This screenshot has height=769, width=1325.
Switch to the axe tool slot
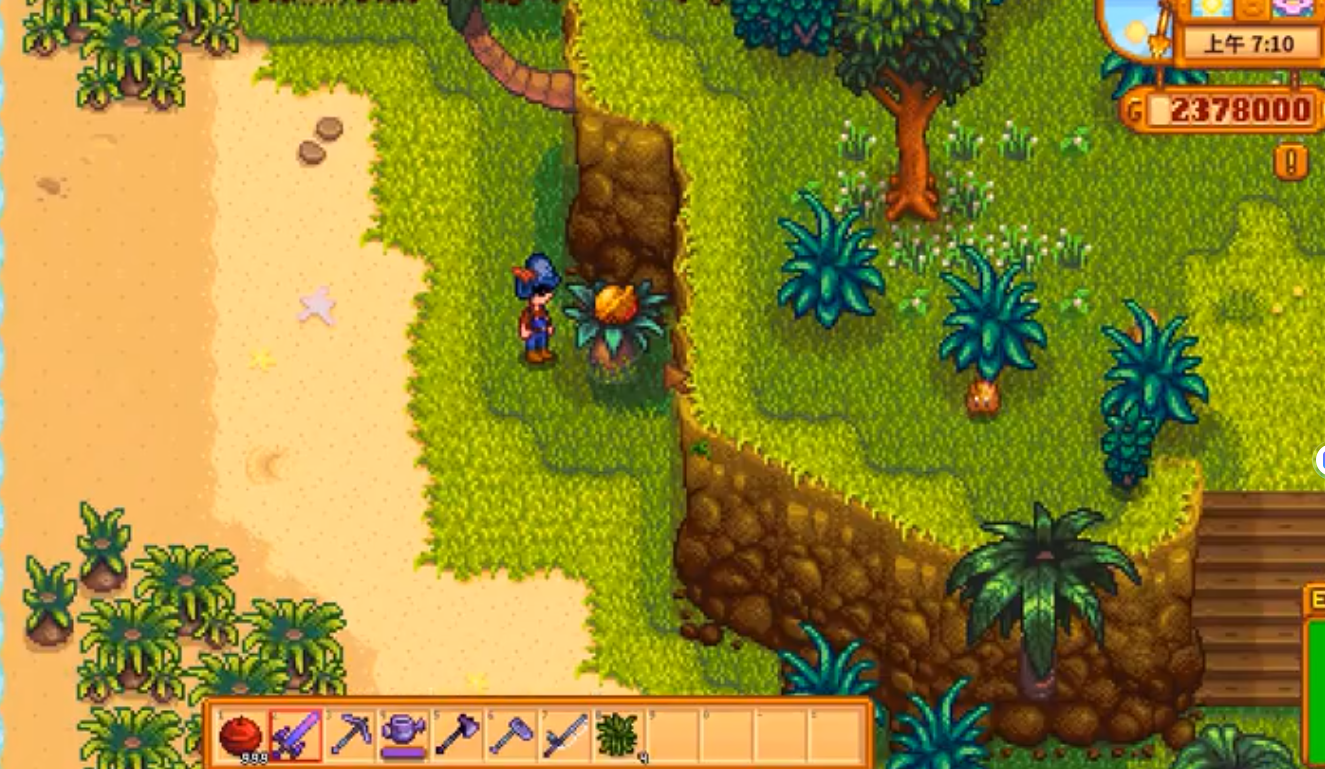(458, 736)
